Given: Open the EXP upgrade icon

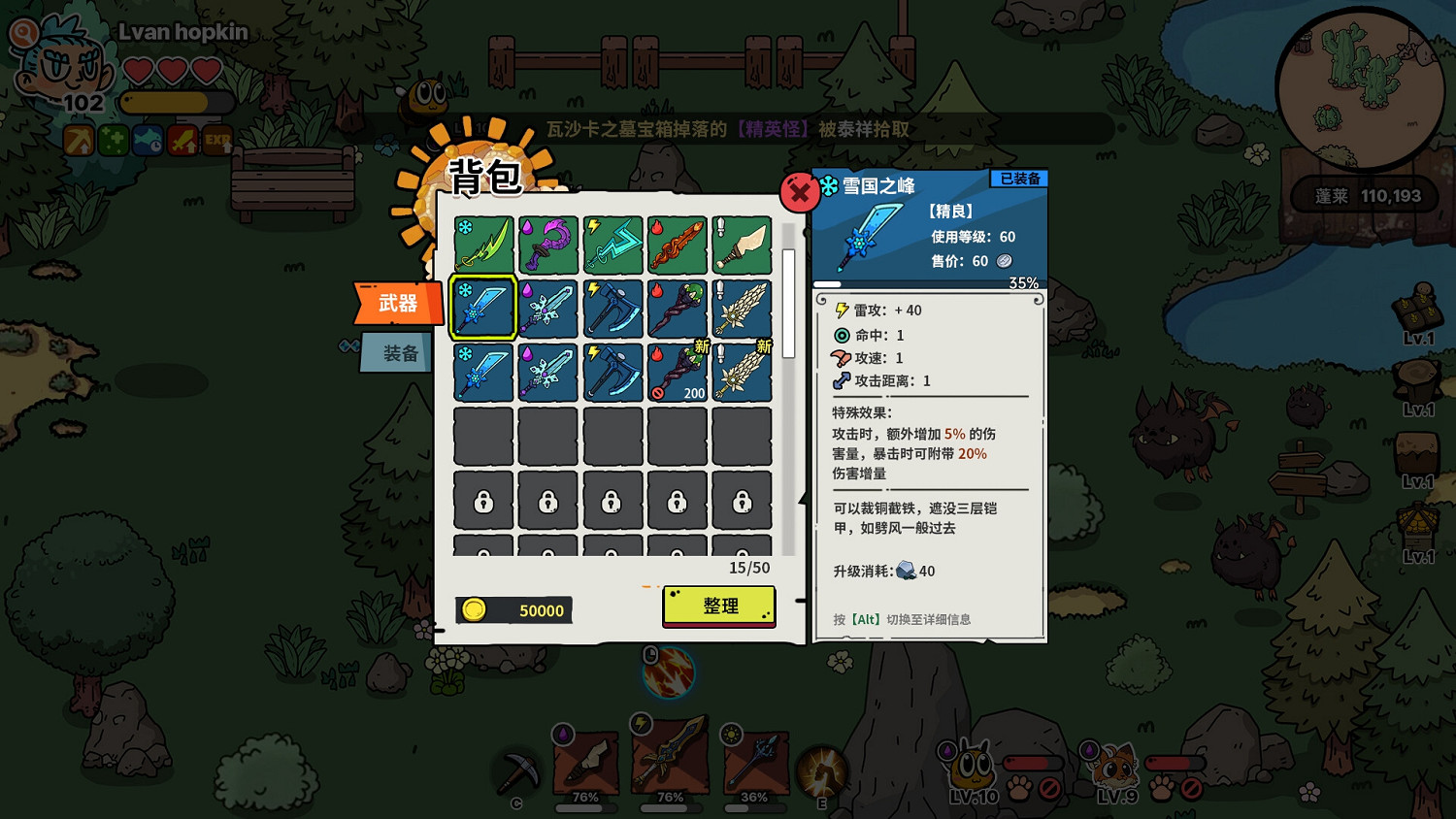Looking at the screenshot, I should coord(217,140).
